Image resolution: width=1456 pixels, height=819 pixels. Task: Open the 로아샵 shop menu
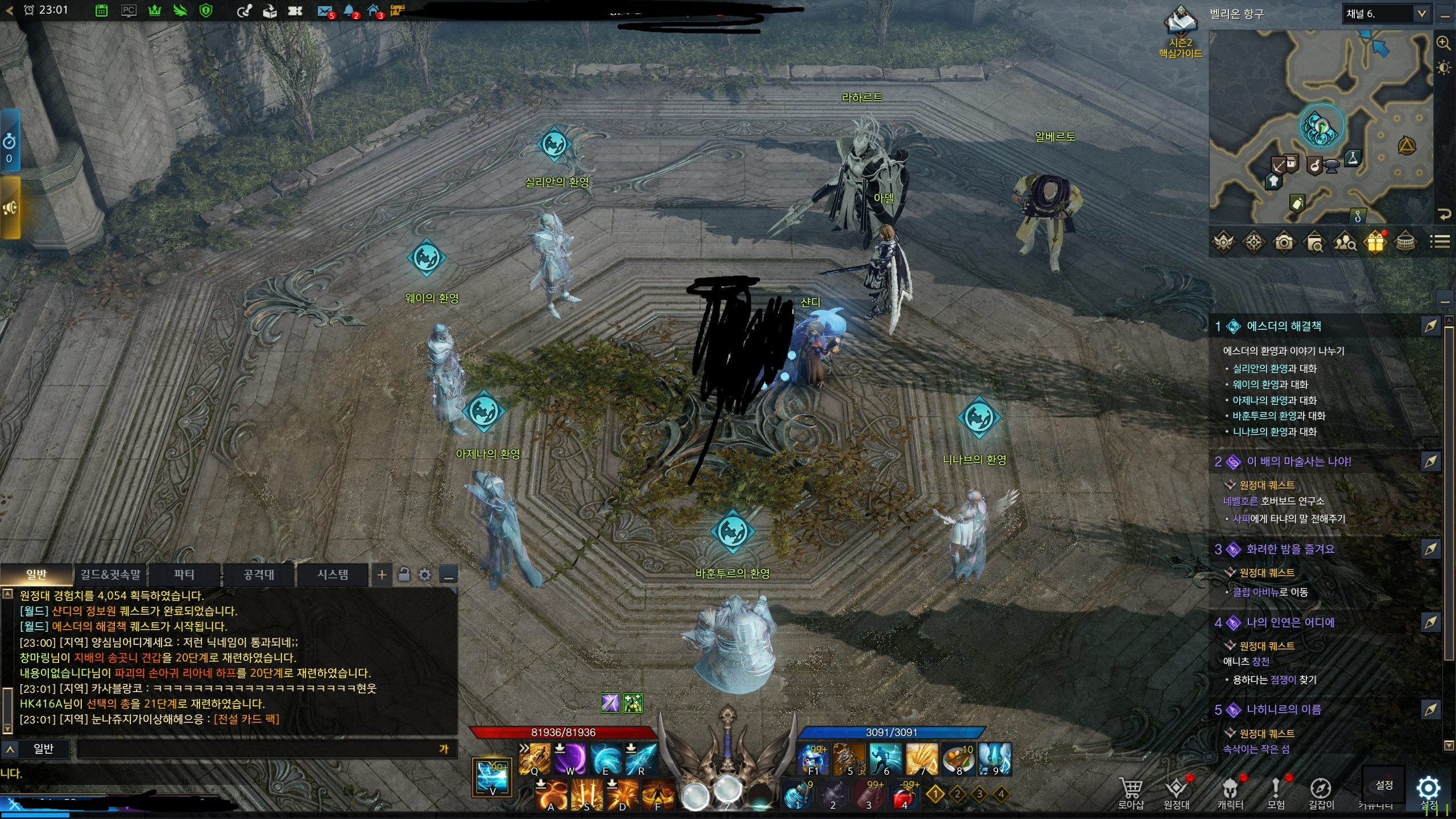tap(1130, 792)
